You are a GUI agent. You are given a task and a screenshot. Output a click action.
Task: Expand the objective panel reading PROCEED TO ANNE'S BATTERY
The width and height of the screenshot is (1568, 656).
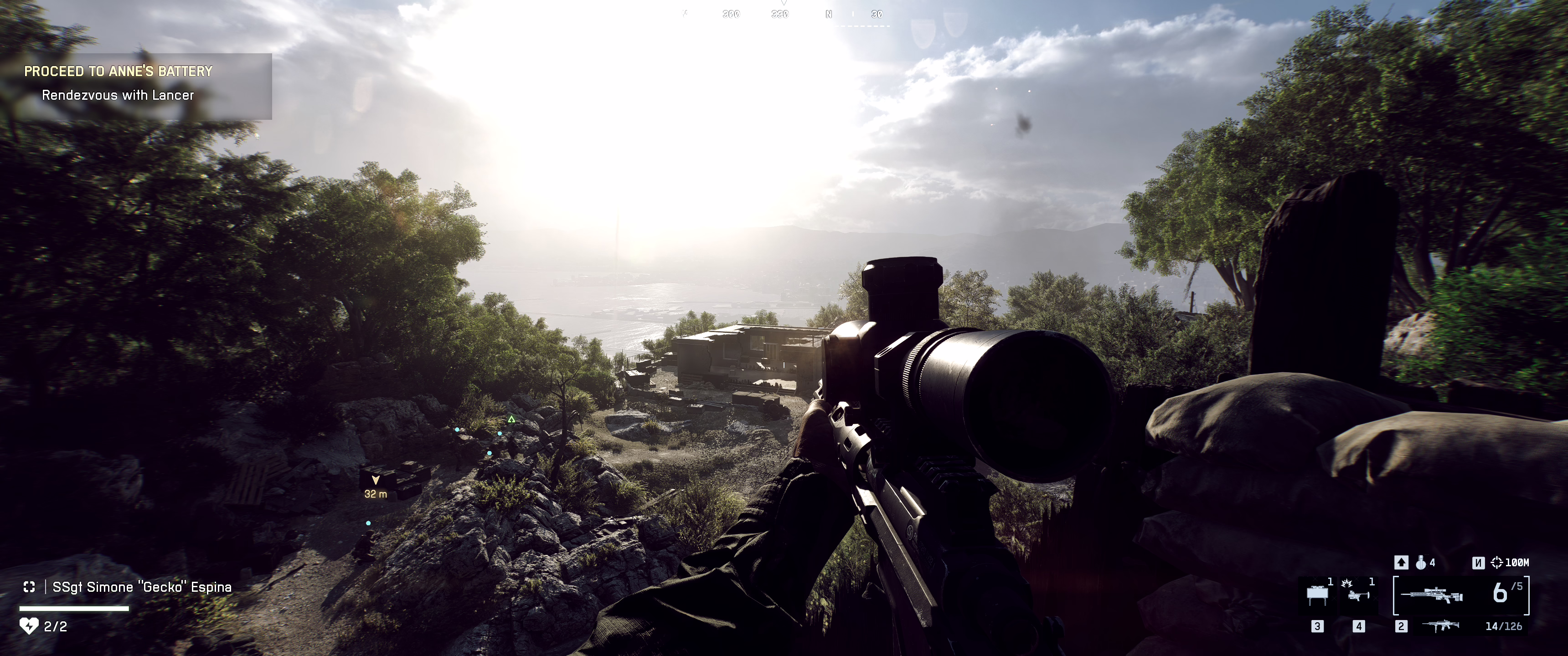tap(119, 71)
